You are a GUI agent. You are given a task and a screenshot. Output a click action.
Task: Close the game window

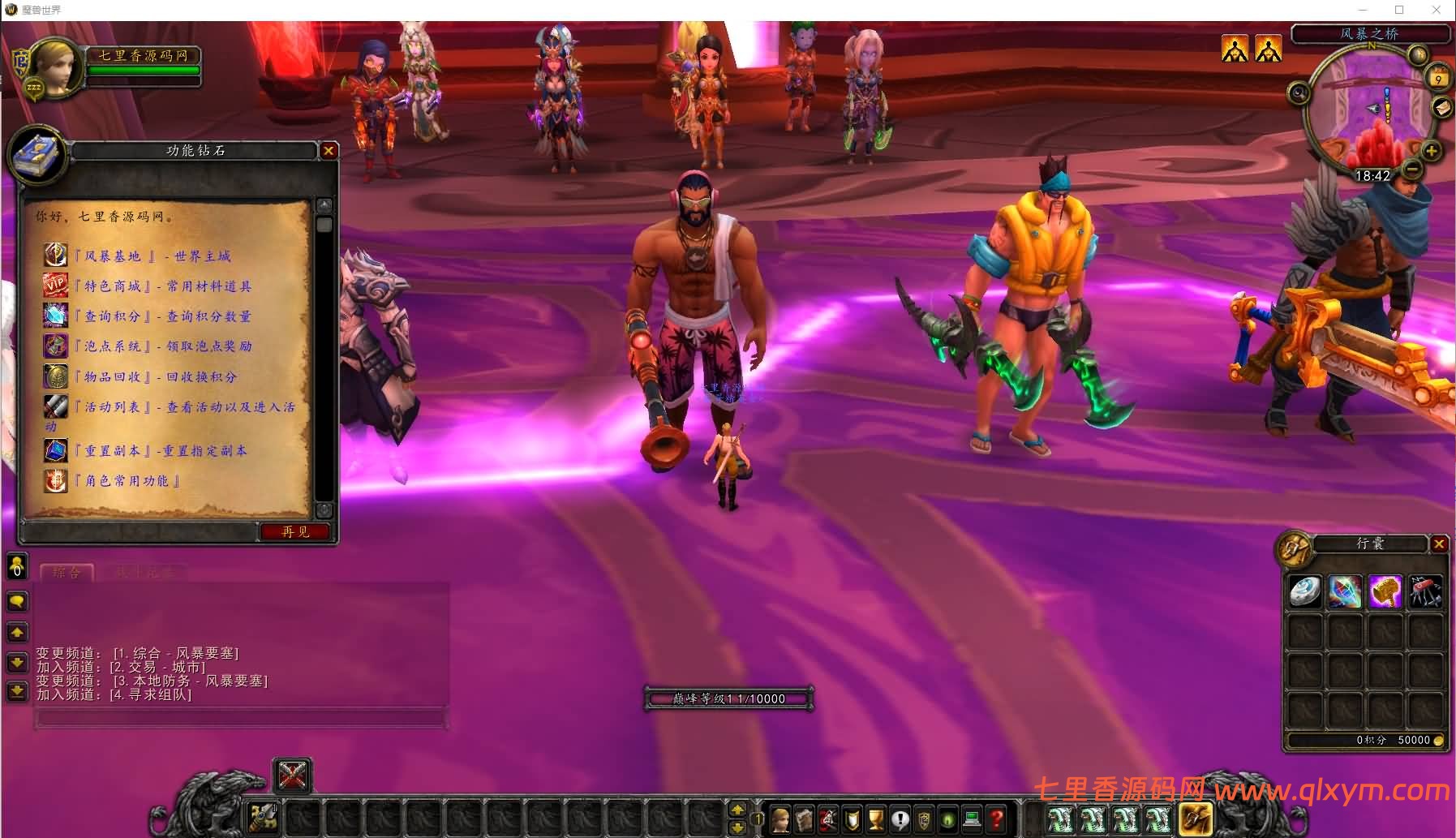tap(1437, 10)
